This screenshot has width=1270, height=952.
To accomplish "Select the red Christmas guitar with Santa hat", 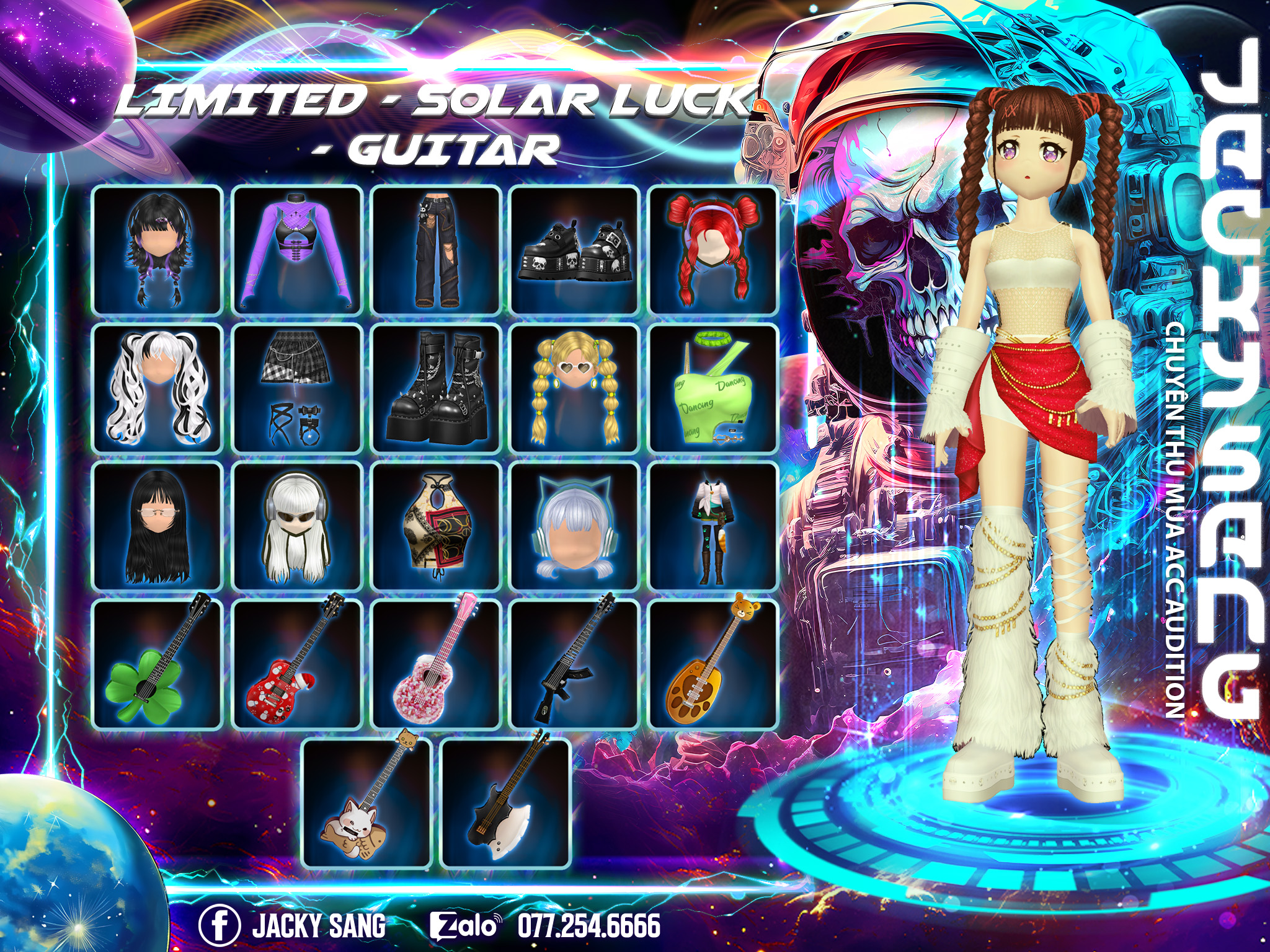I will tap(297, 665).
